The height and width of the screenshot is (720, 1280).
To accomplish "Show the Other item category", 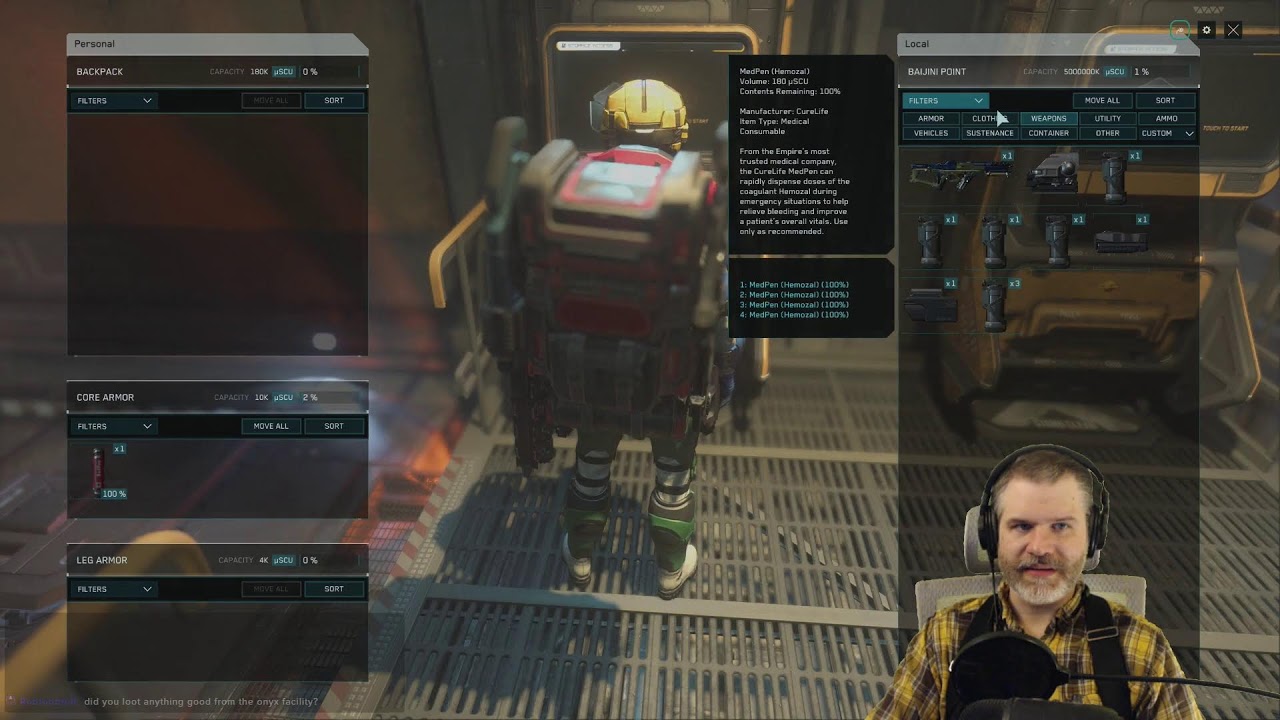I will [1107, 133].
